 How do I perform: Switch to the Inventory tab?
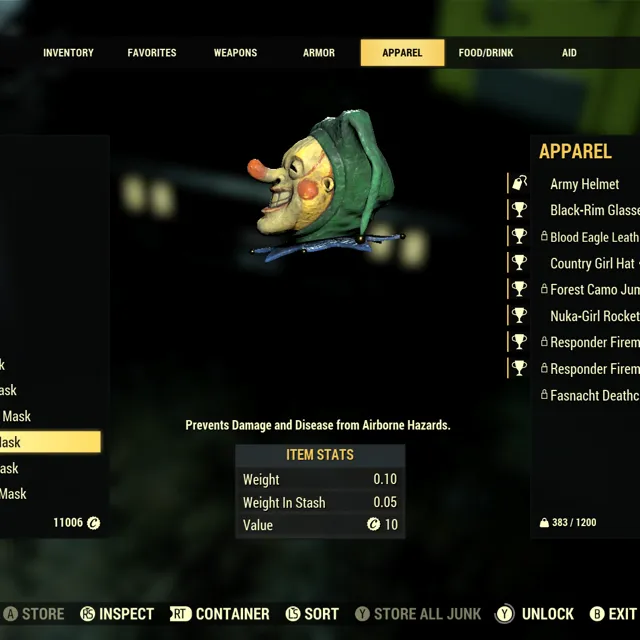(x=68, y=53)
